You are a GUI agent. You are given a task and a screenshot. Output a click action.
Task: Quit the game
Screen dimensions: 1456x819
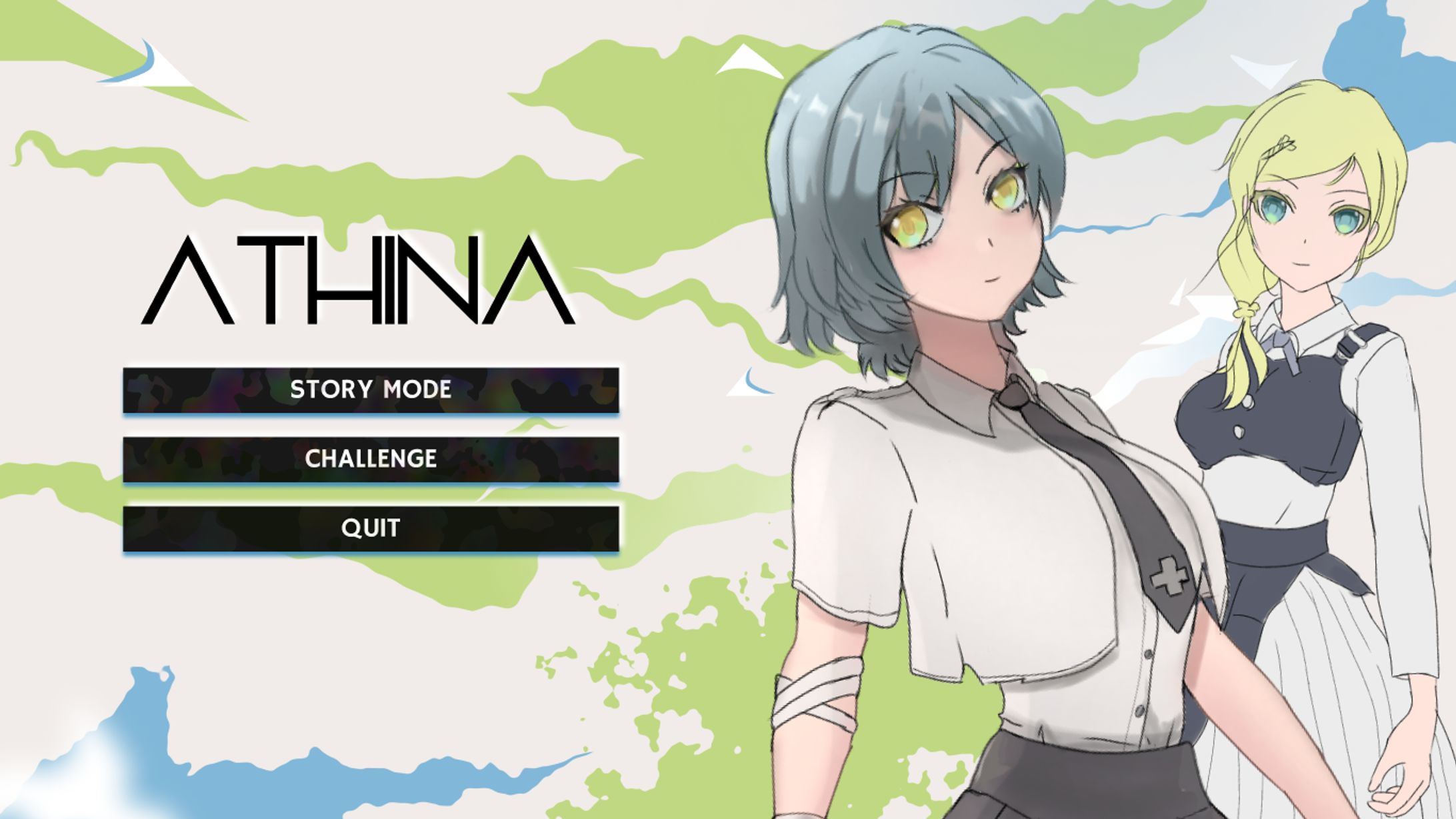tap(371, 528)
